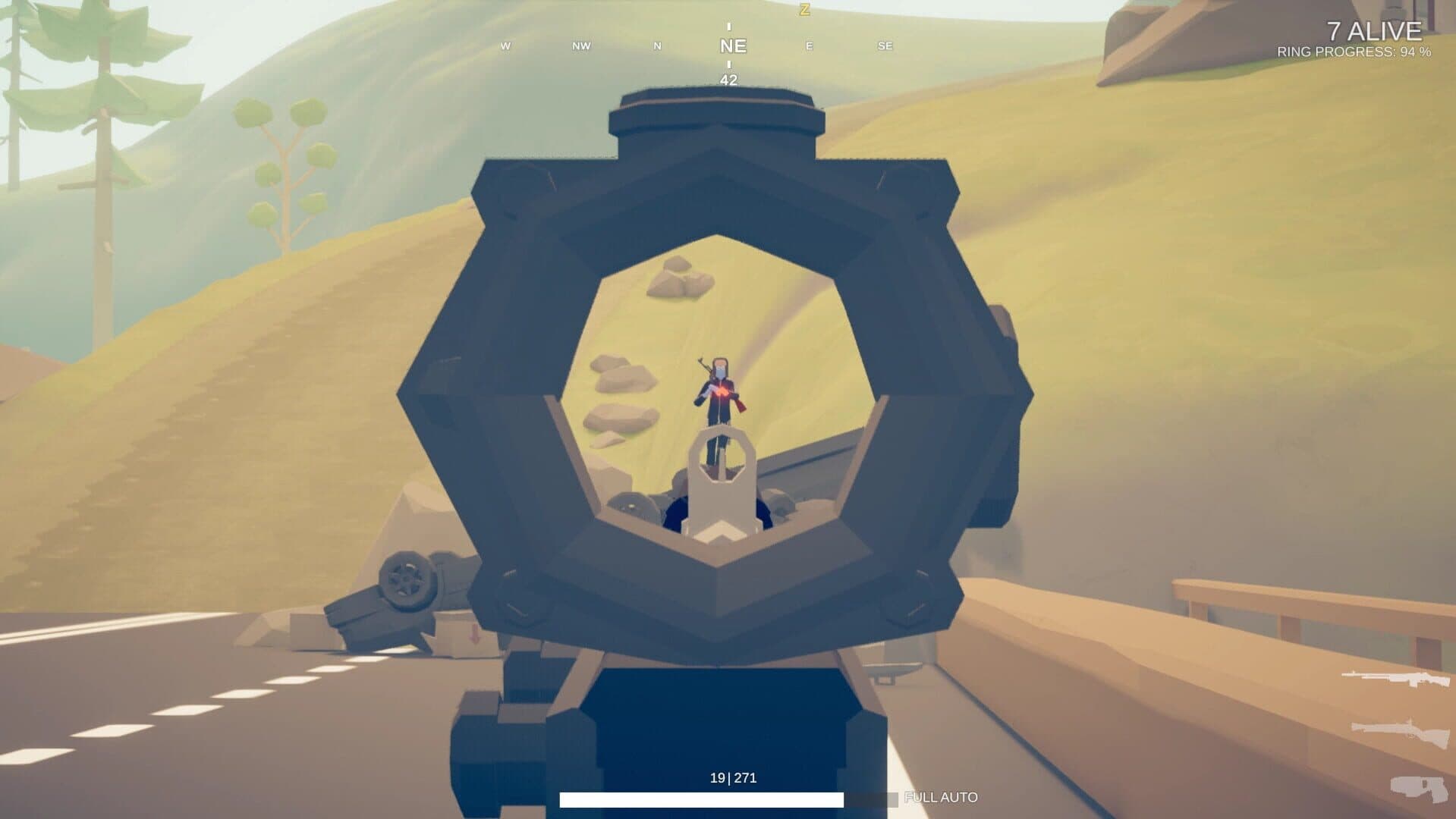This screenshot has height=819, width=1456.
Task: Select the machine gun weapon slot icon
Action: pos(1395,679)
